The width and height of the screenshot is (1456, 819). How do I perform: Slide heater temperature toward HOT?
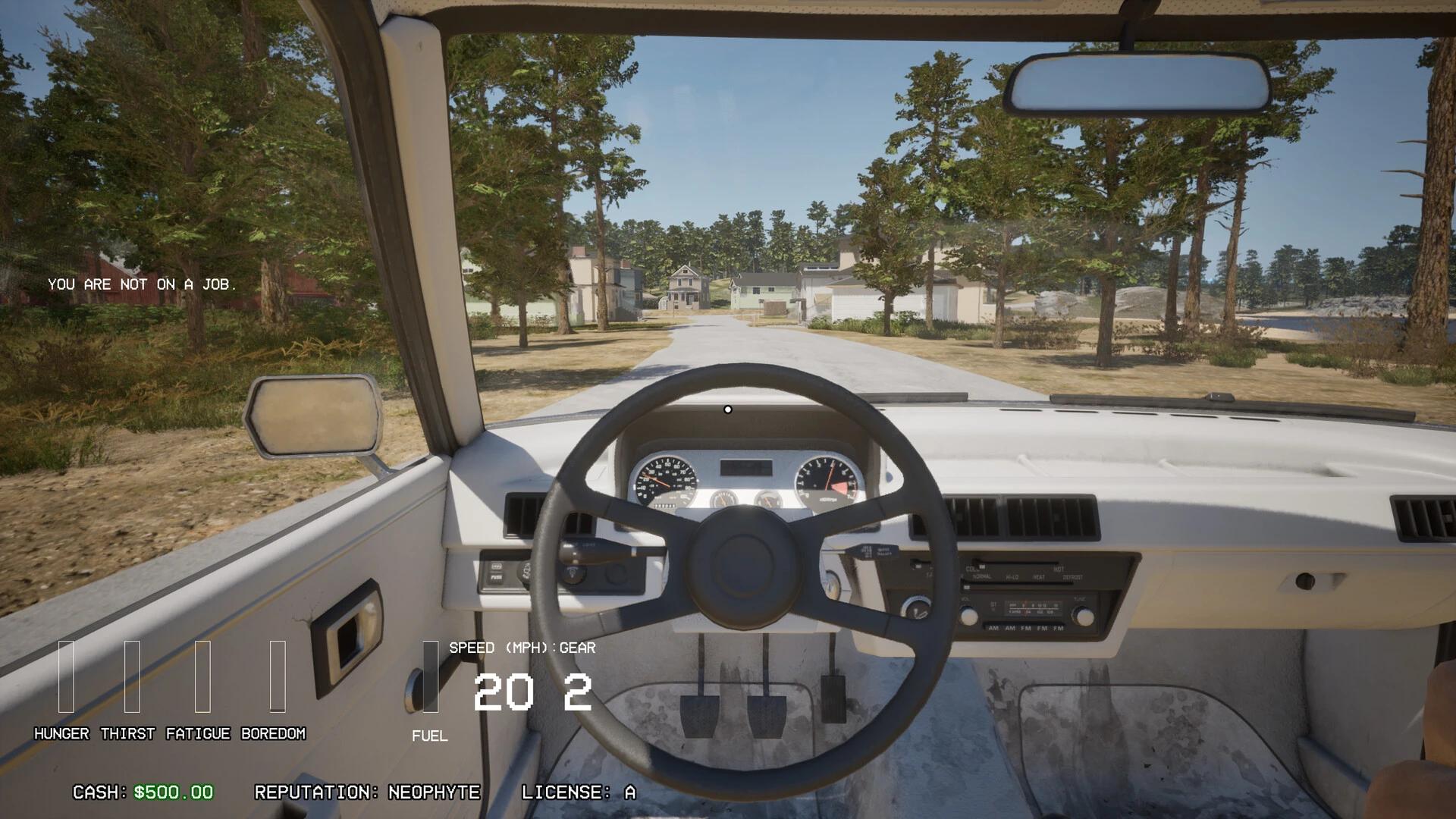click(x=1060, y=569)
